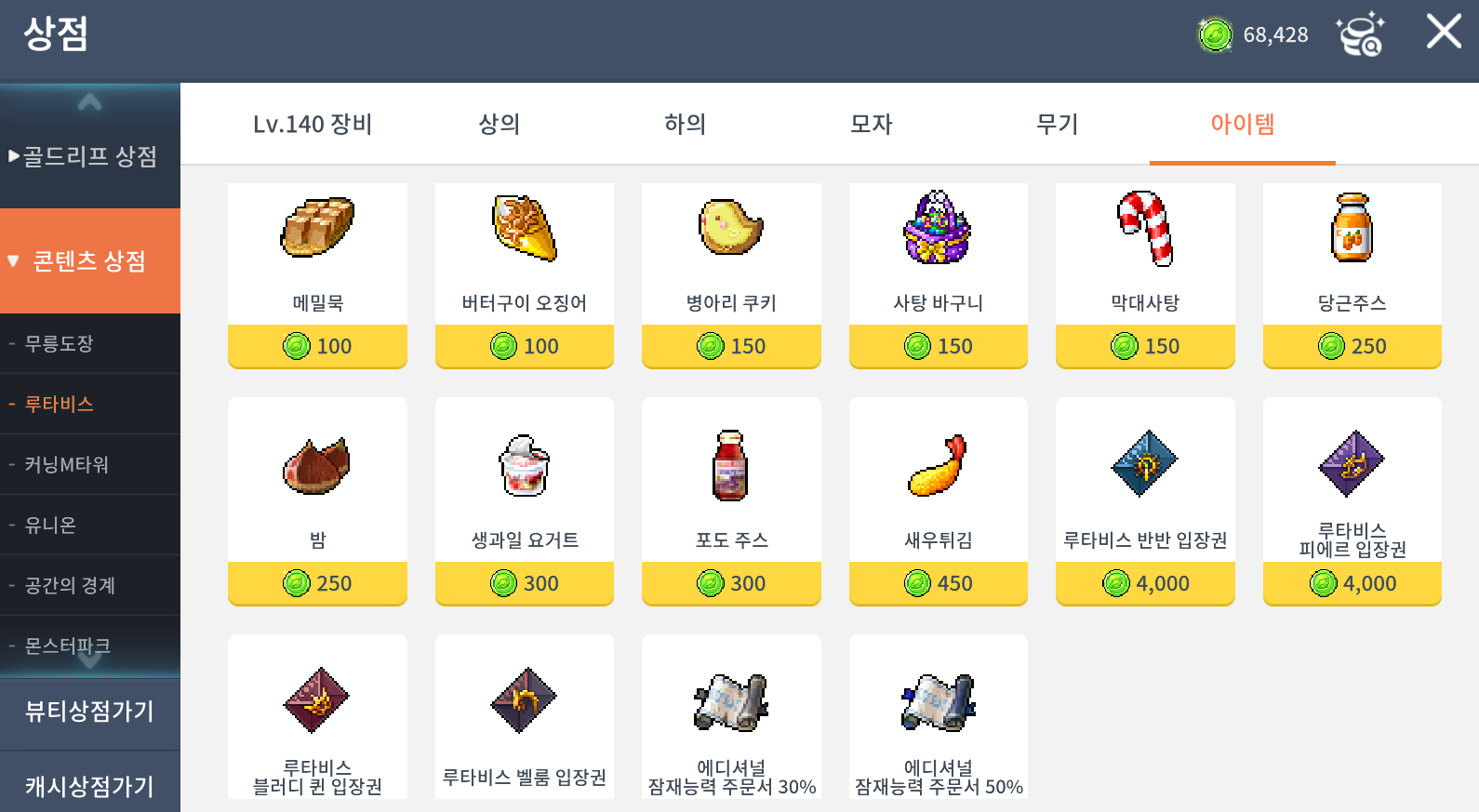Open the 모자 tab

871,124
